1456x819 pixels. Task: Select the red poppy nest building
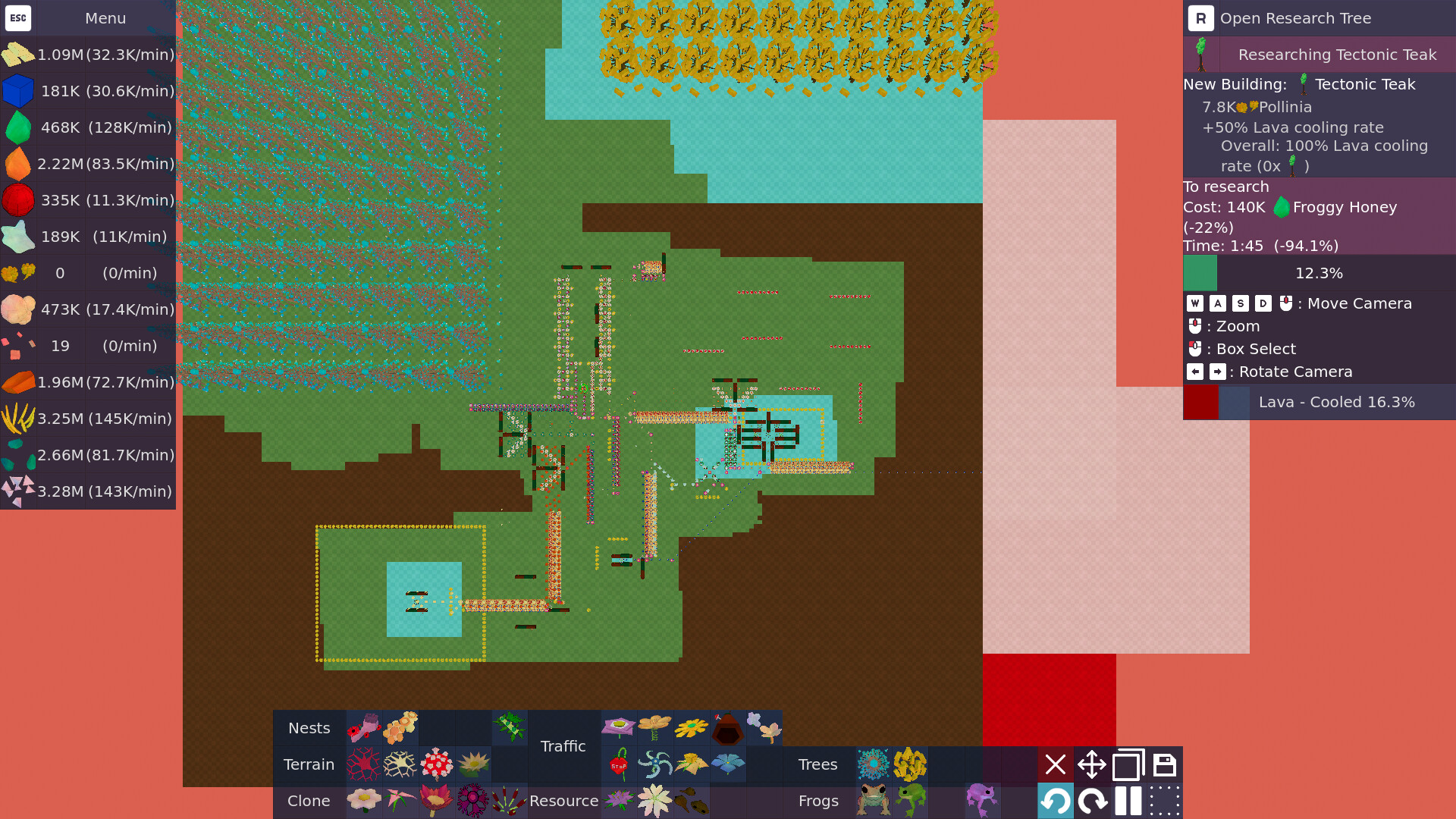click(x=364, y=728)
